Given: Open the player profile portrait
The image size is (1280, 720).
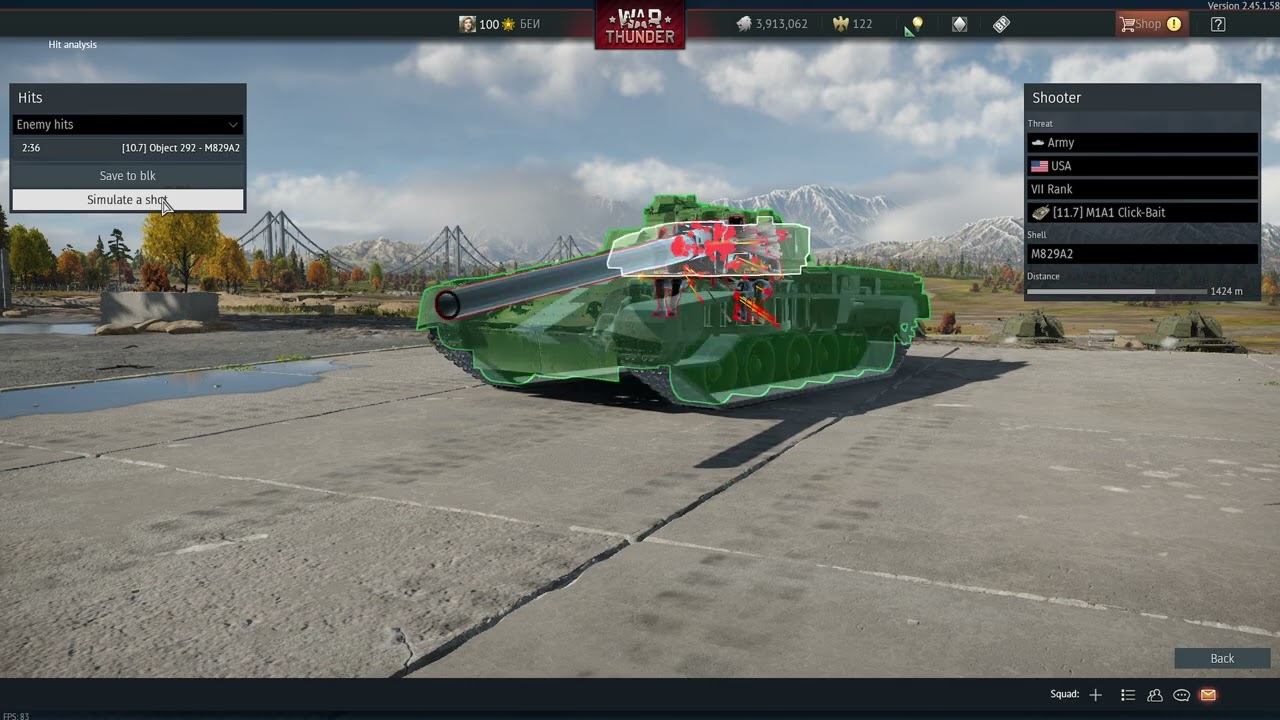Looking at the screenshot, I should tap(467, 24).
